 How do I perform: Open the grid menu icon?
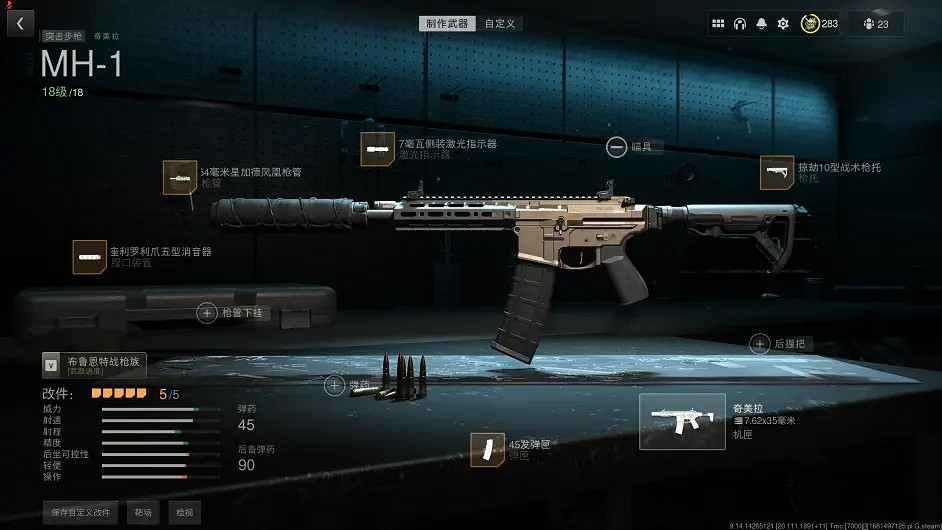click(x=718, y=23)
